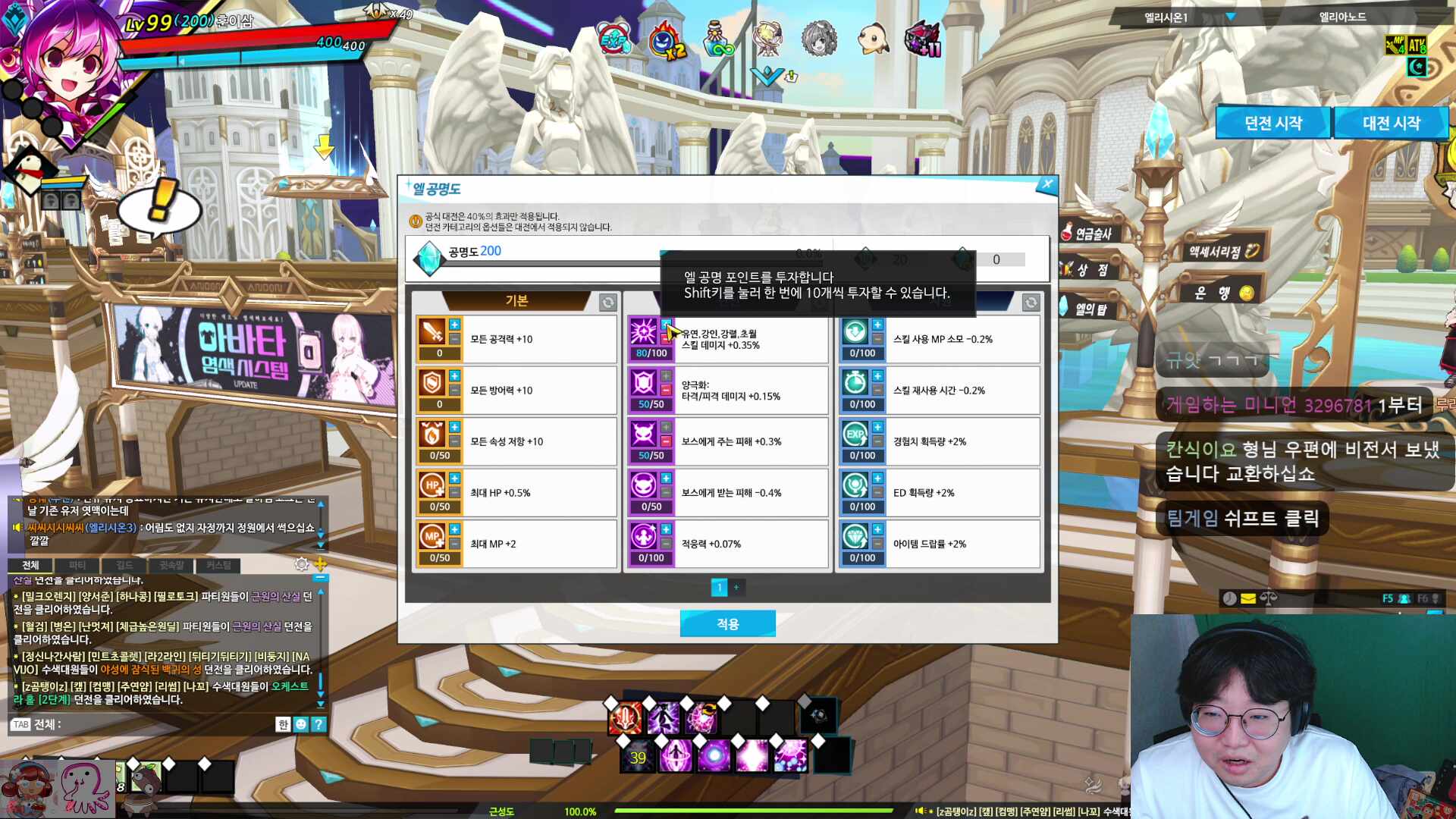Toggle the emoji picker beside chat input
Image resolution: width=1456 pixels, height=819 pixels.
[x=300, y=724]
